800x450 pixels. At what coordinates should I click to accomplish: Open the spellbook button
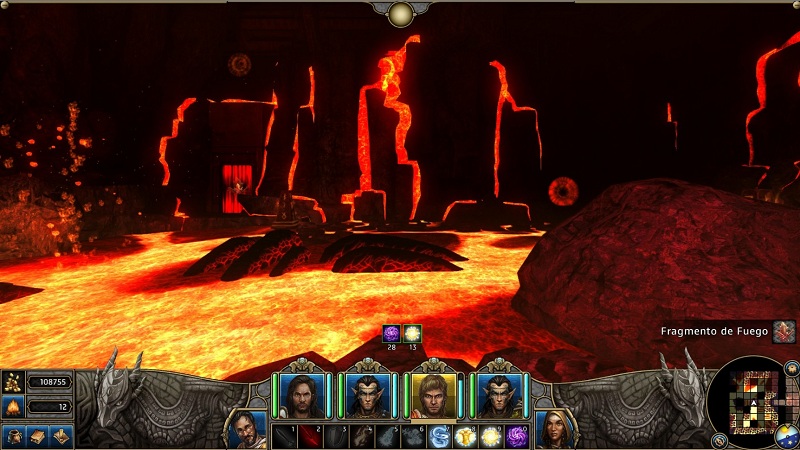click(x=37, y=435)
